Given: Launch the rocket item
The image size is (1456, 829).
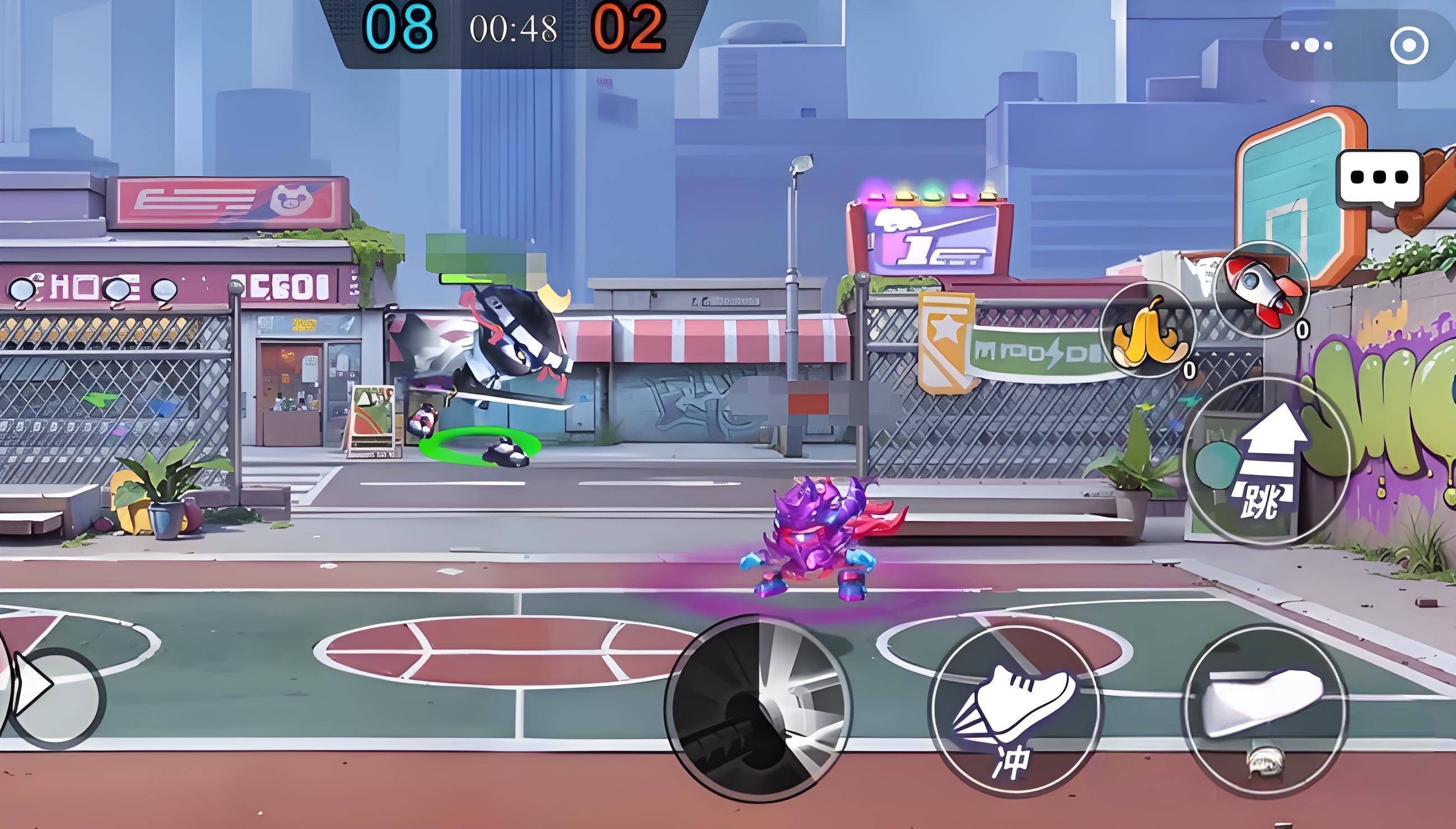Looking at the screenshot, I should (1261, 289).
